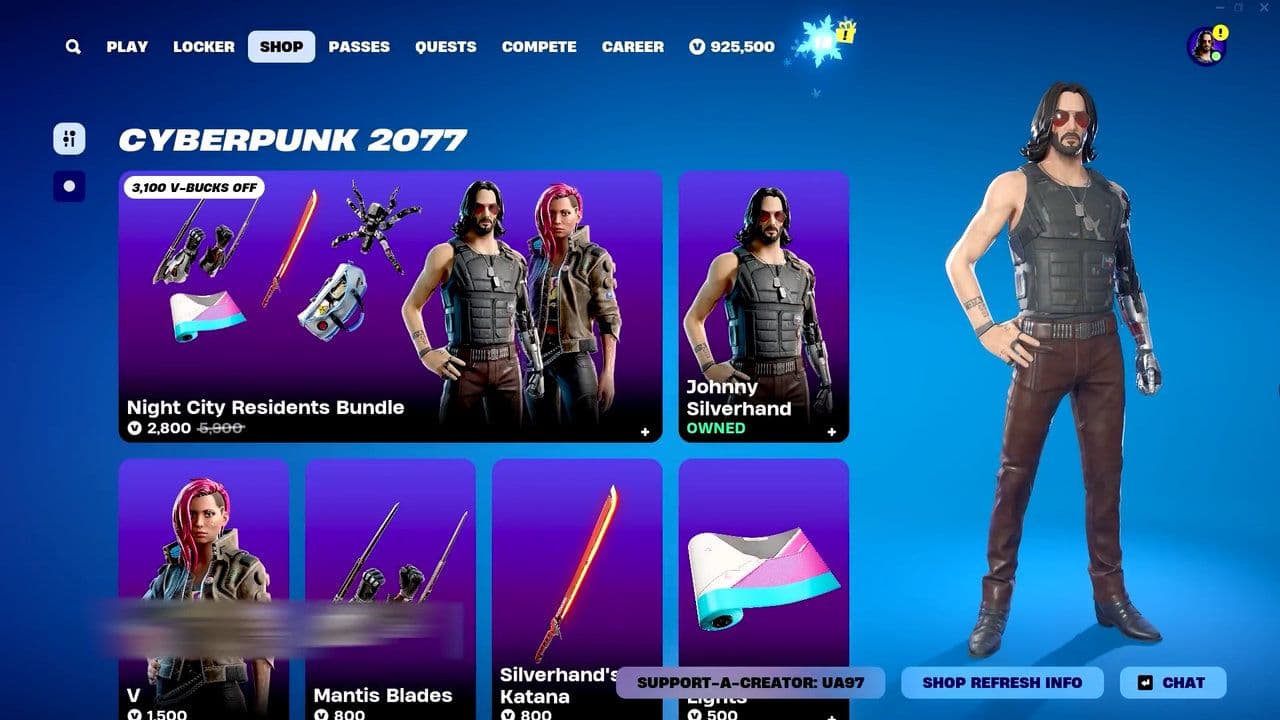Select the dot page indicator in the sidebar
Viewport: 1280px width, 720px height.
68,185
